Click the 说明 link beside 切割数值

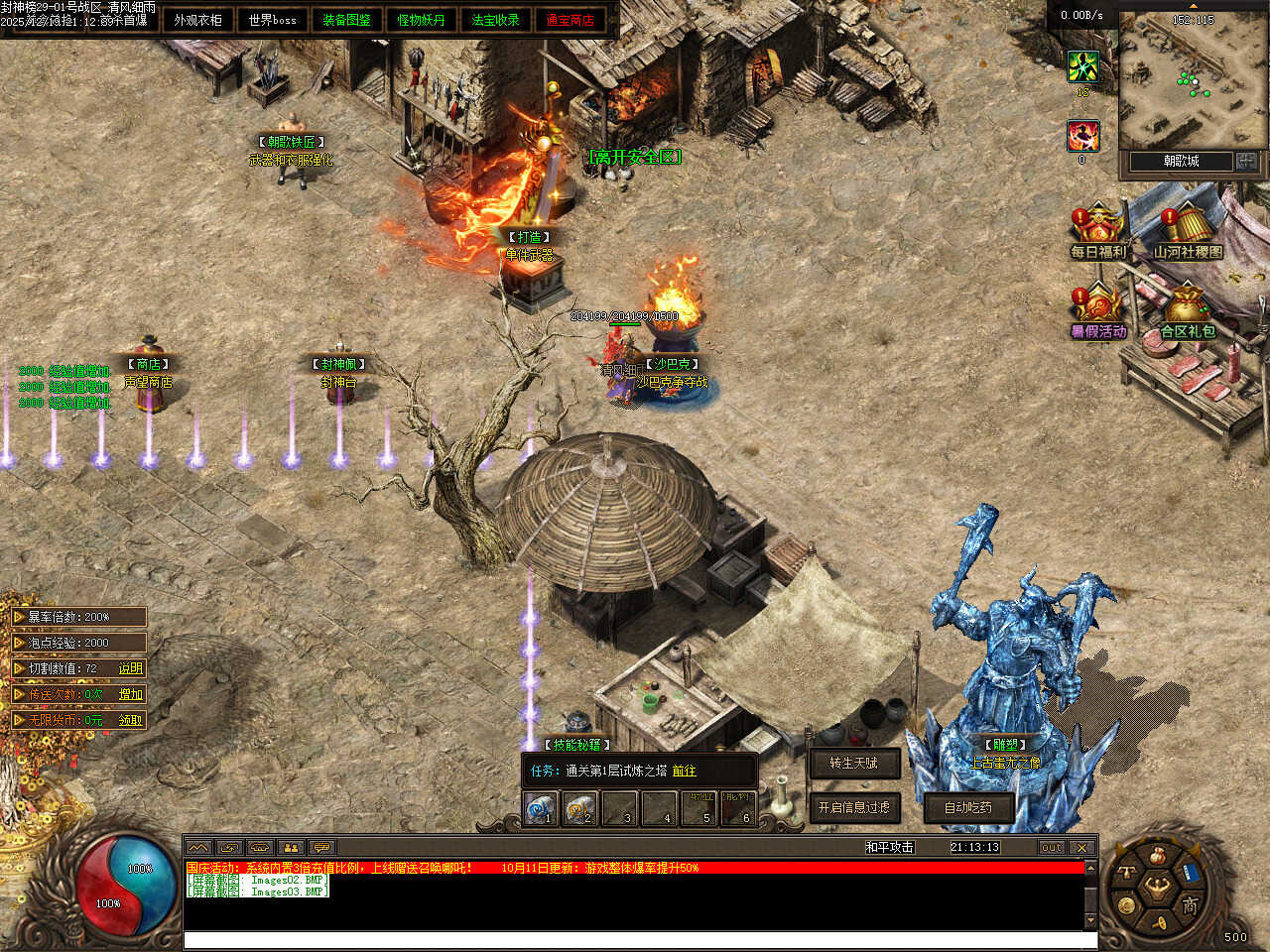(131, 668)
